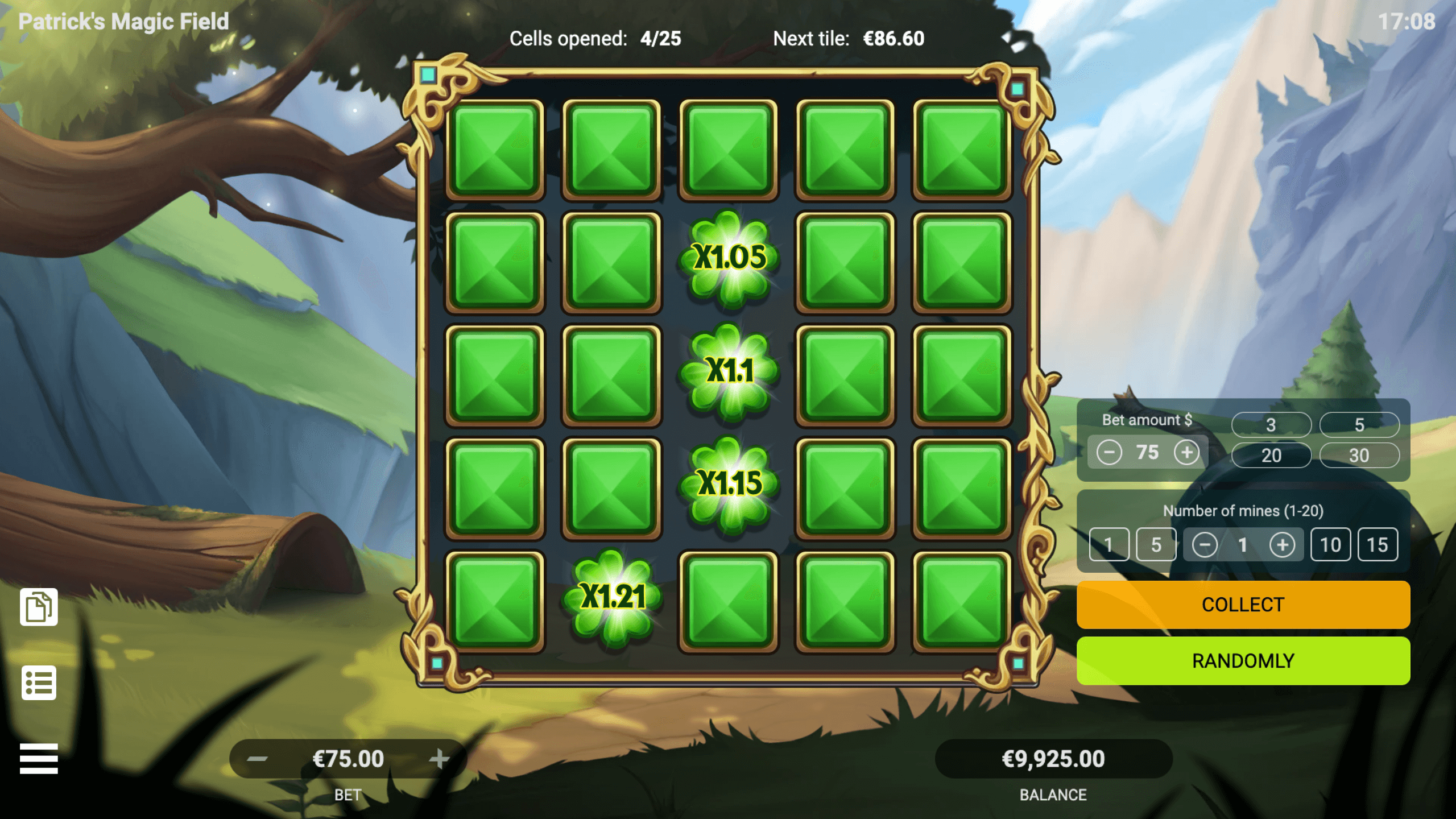The height and width of the screenshot is (819, 1456).
Task: Lower the bottom bar €75.00 bet
Action: point(258,759)
